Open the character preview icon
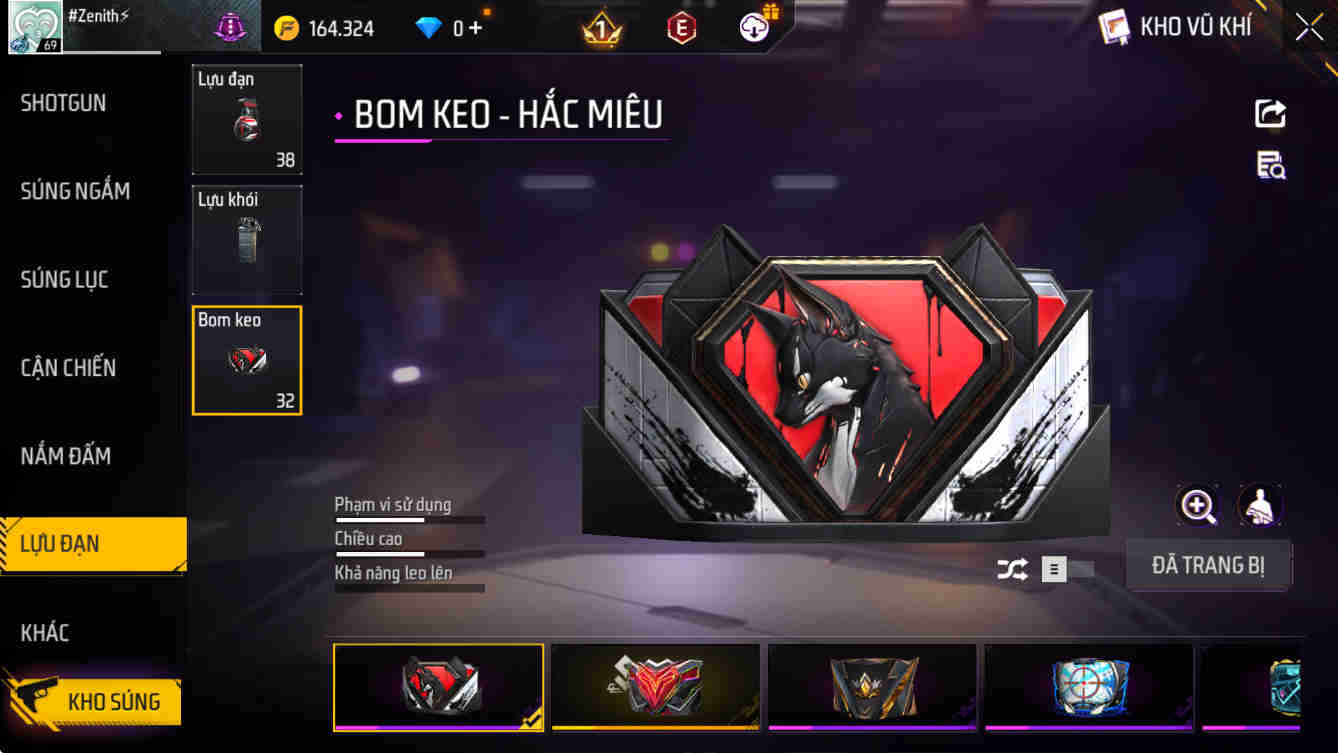This screenshot has height=753, width=1338. [1260, 506]
